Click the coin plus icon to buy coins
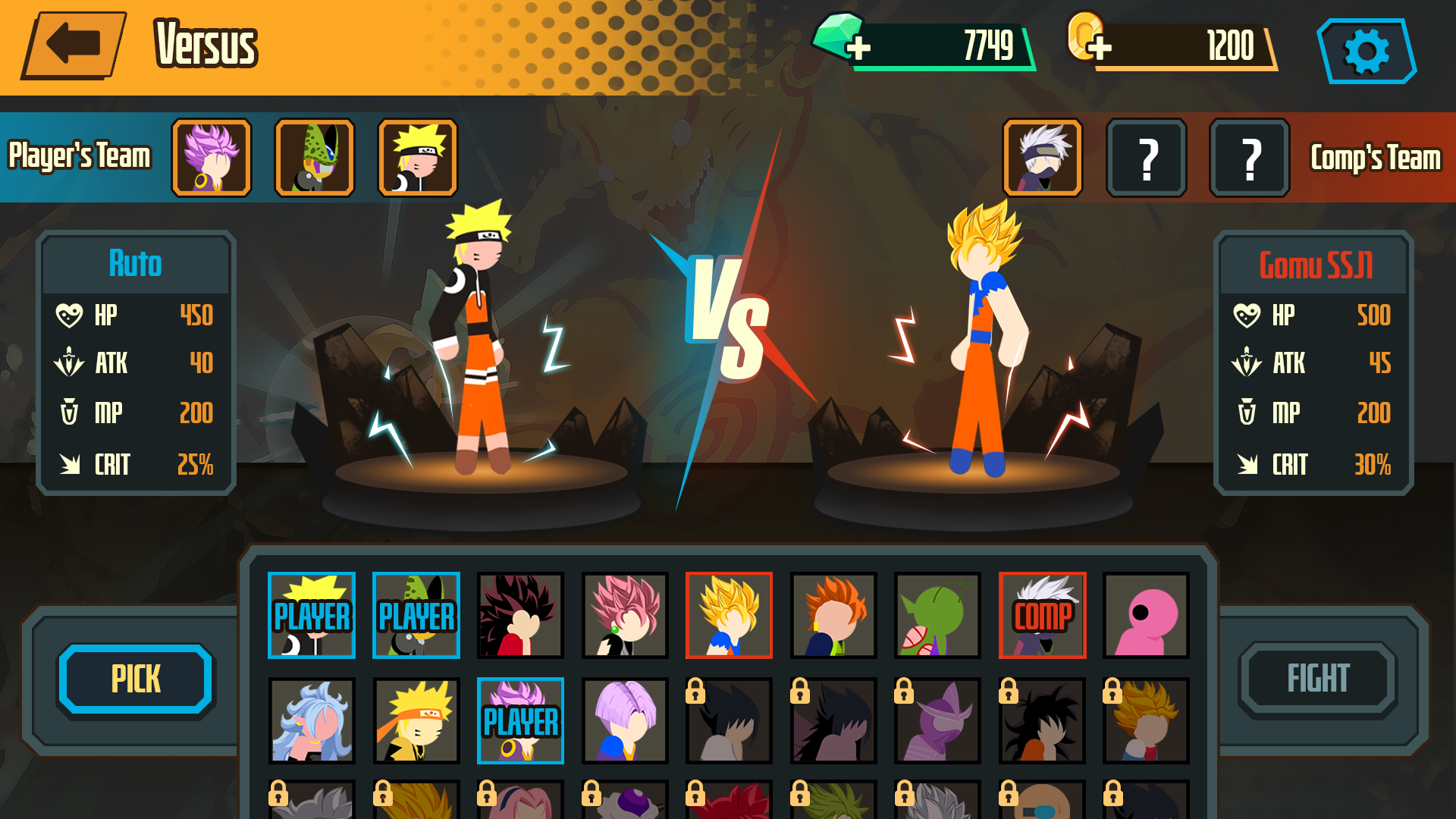 coord(1100,47)
